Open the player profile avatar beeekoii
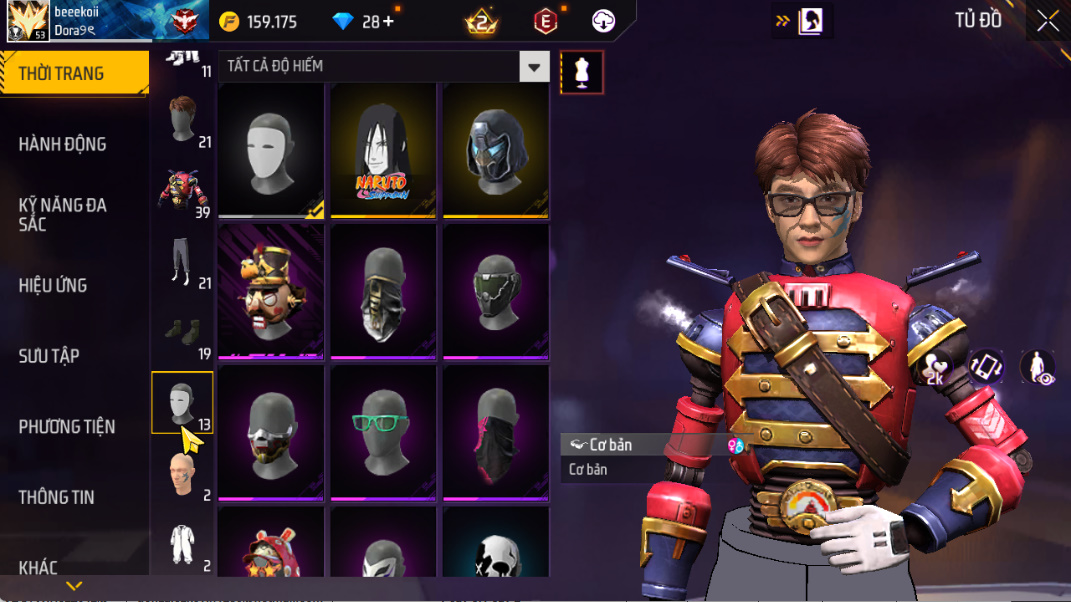This screenshot has height=602, width=1071. (x=28, y=21)
